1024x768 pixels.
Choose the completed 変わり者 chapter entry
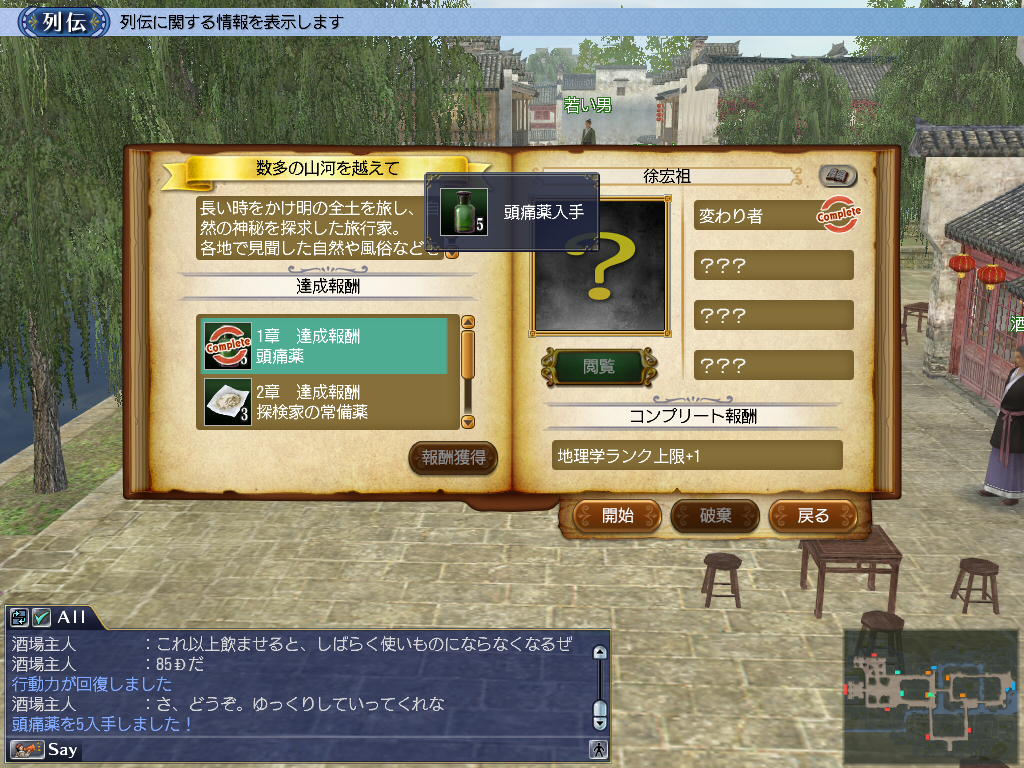click(773, 215)
